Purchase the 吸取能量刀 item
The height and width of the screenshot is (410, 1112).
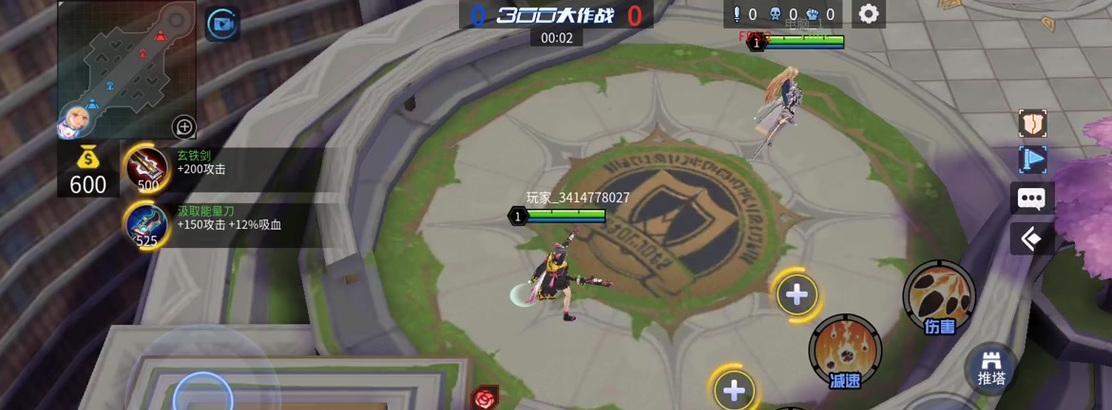coord(146,224)
